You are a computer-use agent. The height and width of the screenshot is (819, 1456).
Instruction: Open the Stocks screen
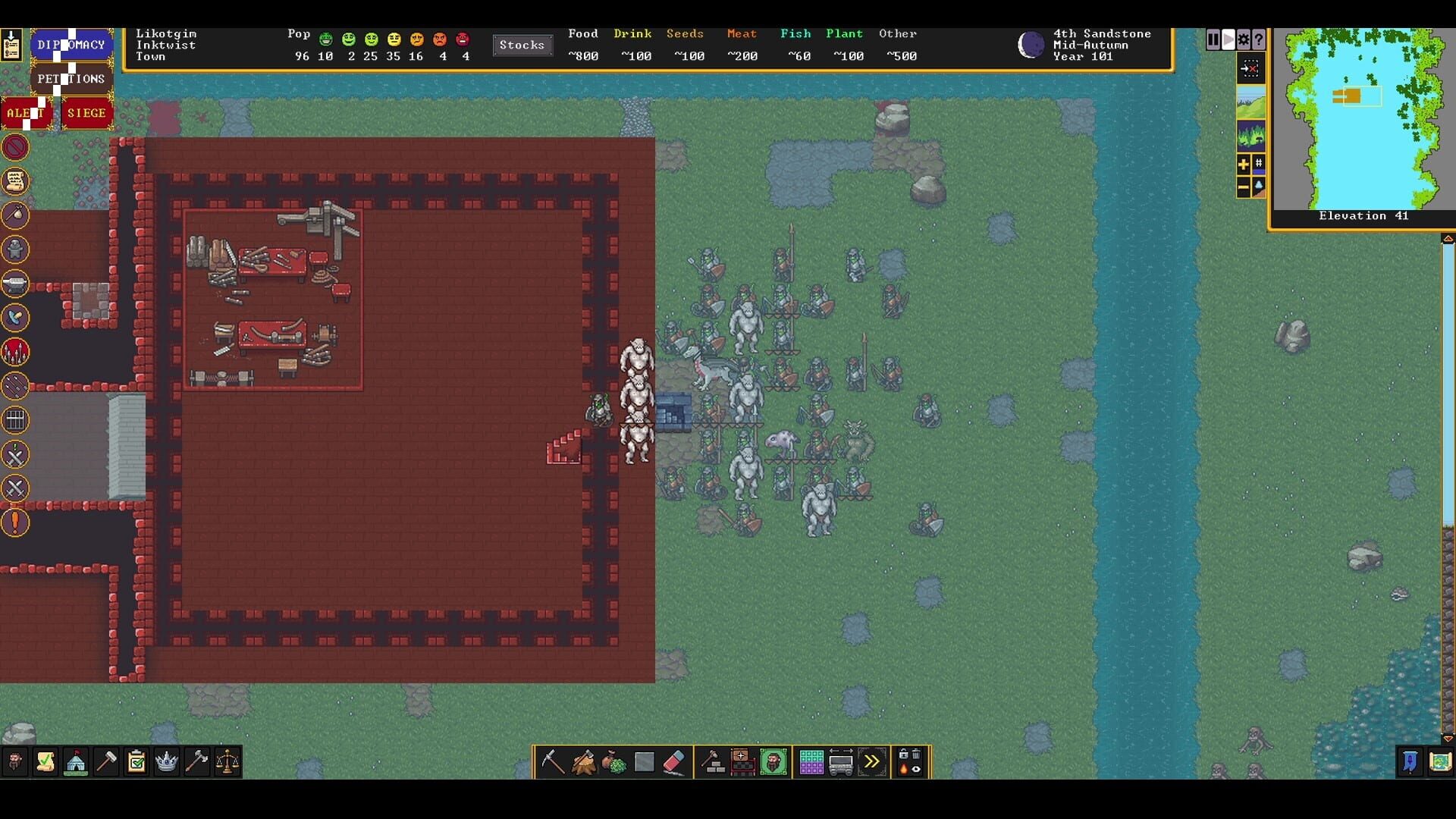click(522, 45)
